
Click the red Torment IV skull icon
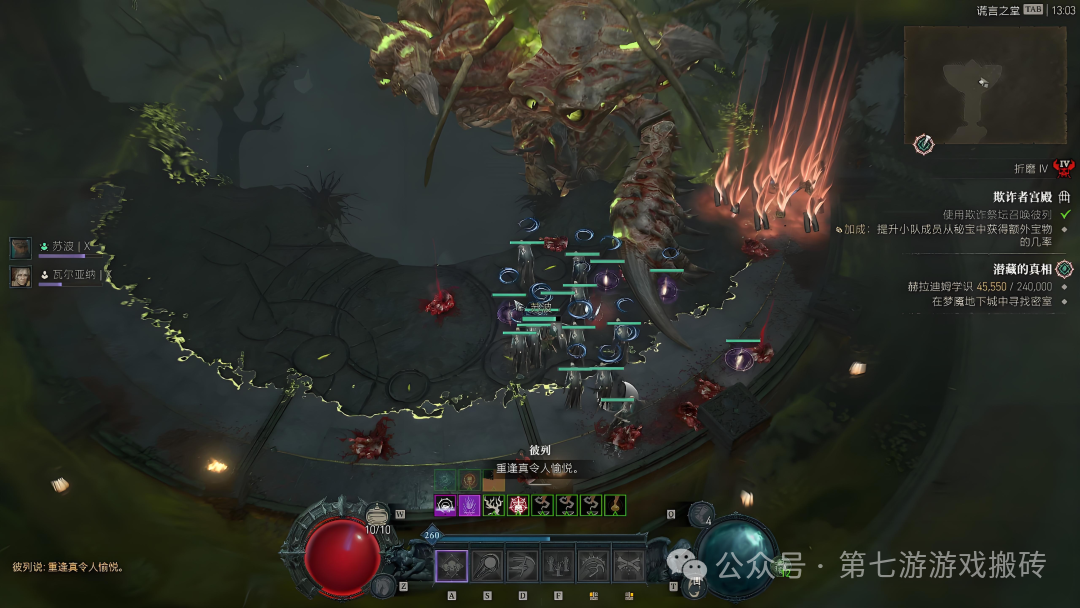tap(1064, 167)
